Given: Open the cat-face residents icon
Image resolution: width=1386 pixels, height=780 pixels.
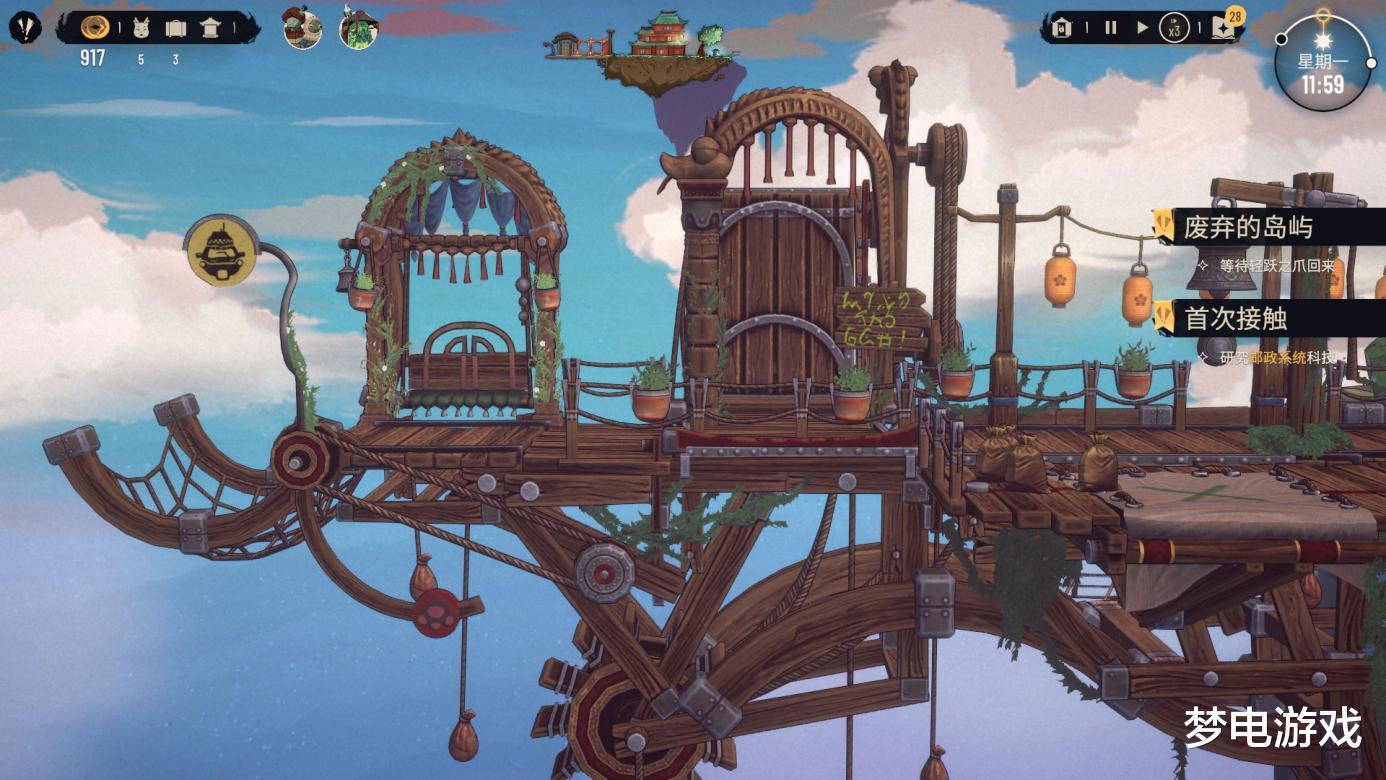Looking at the screenshot, I should [x=140, y=28].
